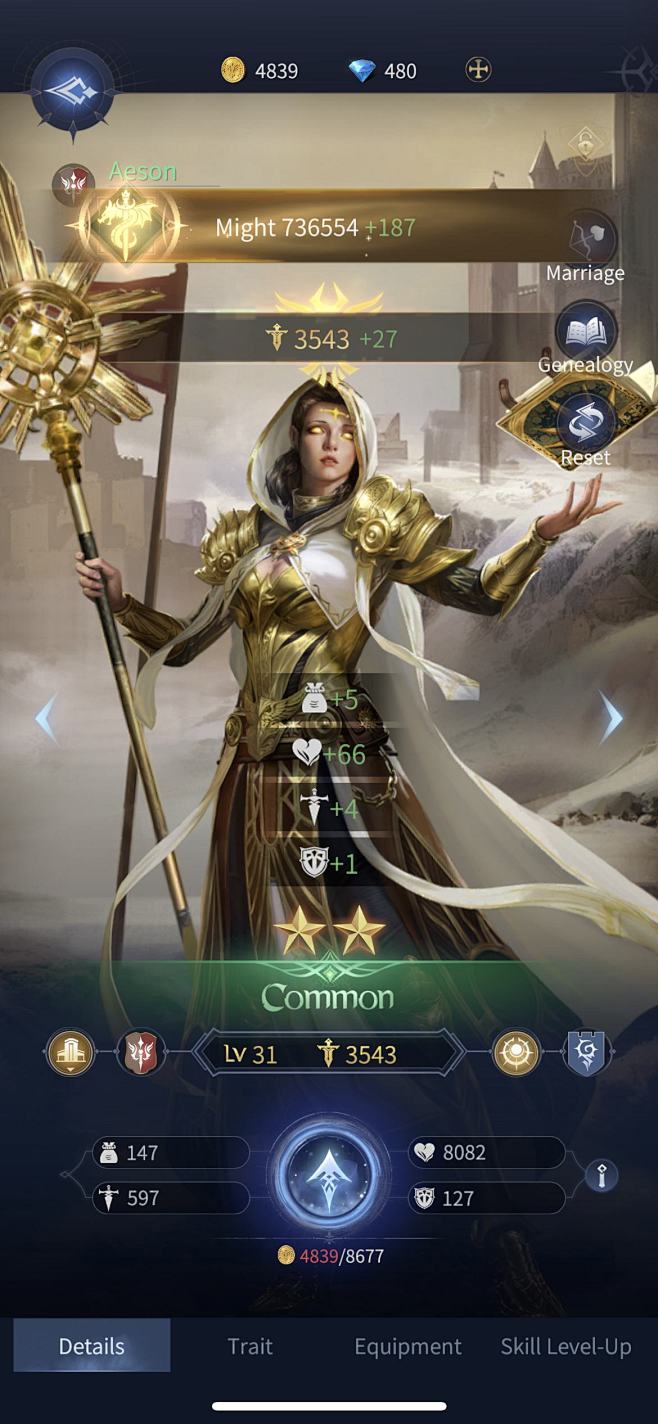Open the Skill Level-Up tab
658x1424 pixels.
[566, 1346]
